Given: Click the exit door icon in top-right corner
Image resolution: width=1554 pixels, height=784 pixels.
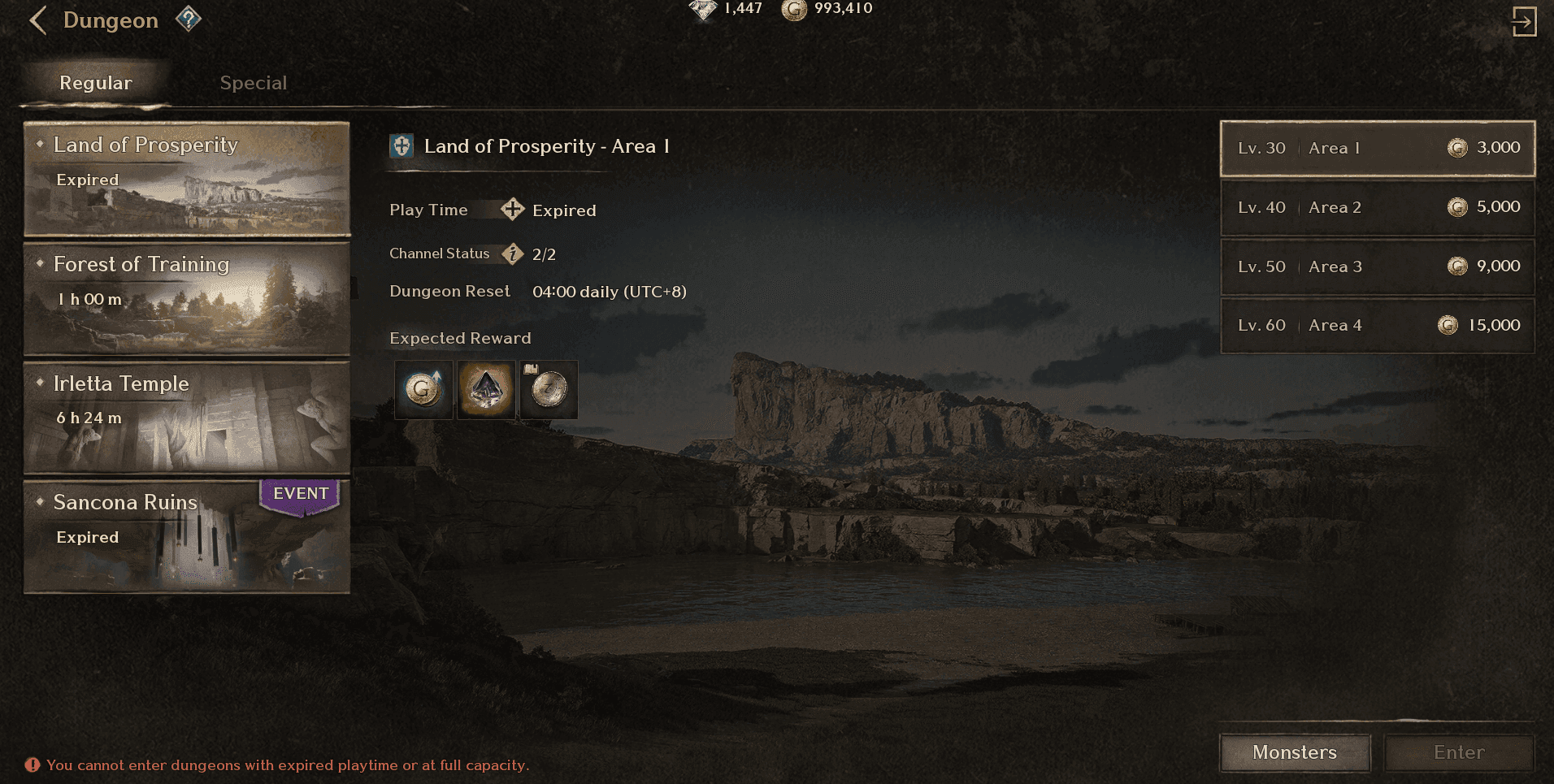Looking at the screenshot, I should (1526, 20).
